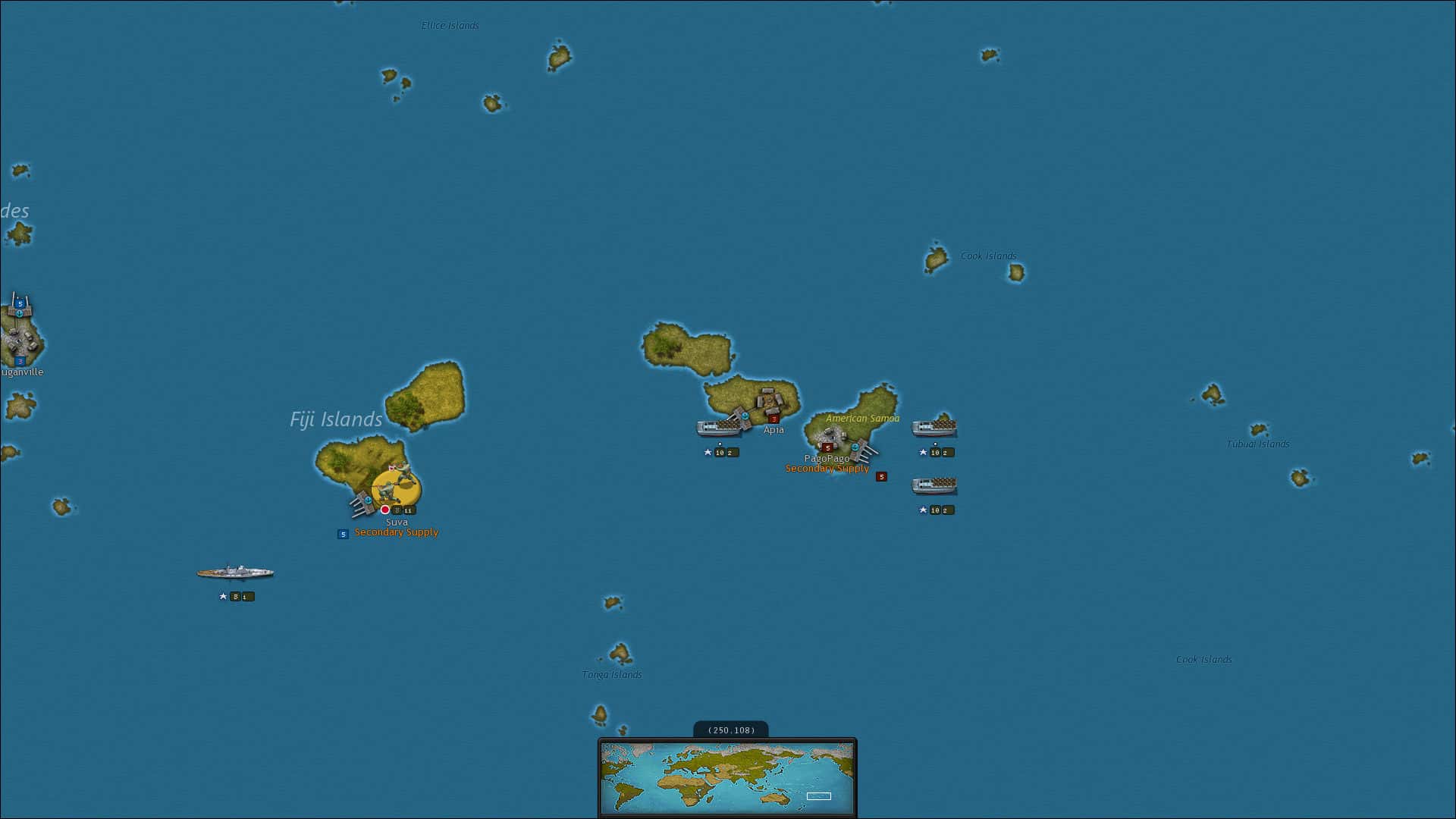This screenshot has width=1456, height=819.
Task: Click the red 5 supply marker below PagoPago
Action: point(882,478)
